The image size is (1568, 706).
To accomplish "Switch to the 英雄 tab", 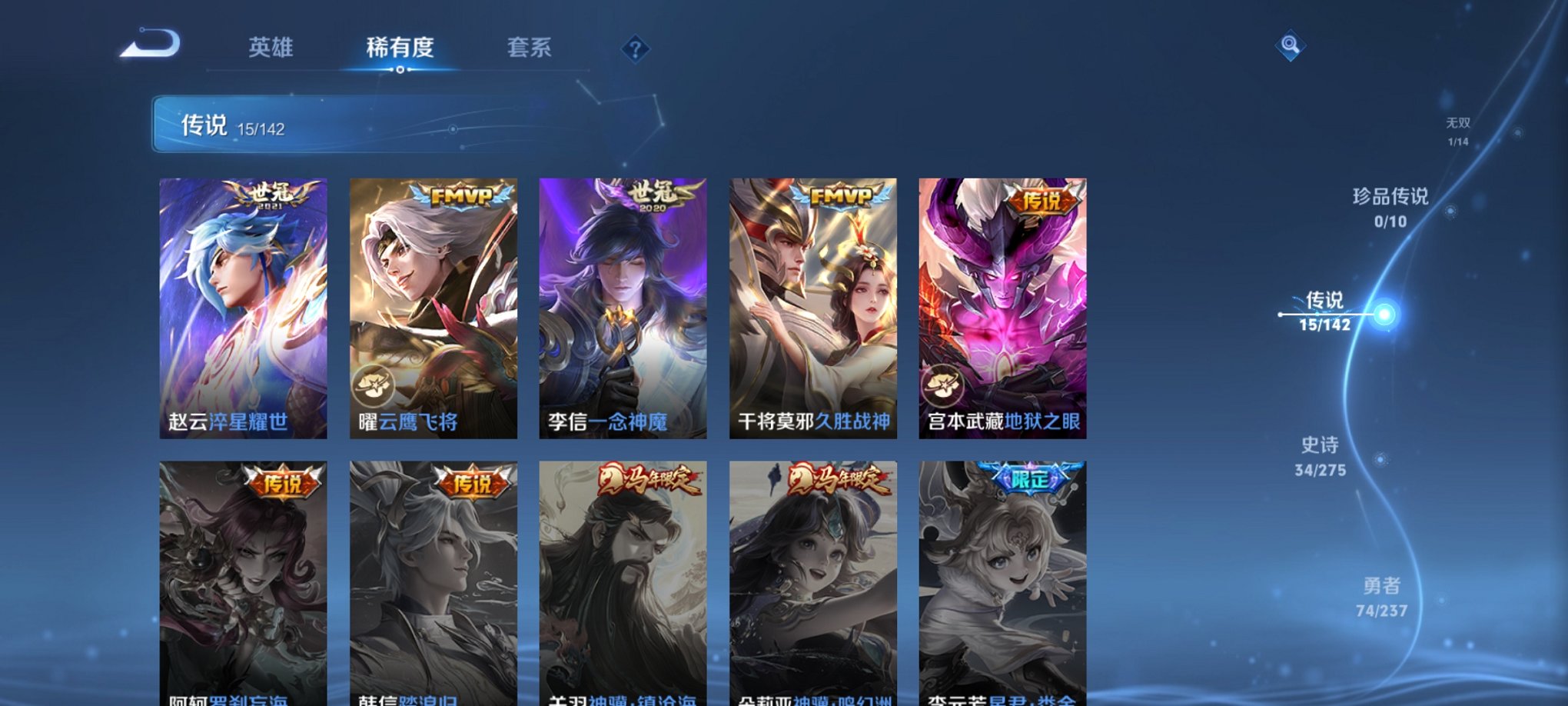I will point(271,48).
